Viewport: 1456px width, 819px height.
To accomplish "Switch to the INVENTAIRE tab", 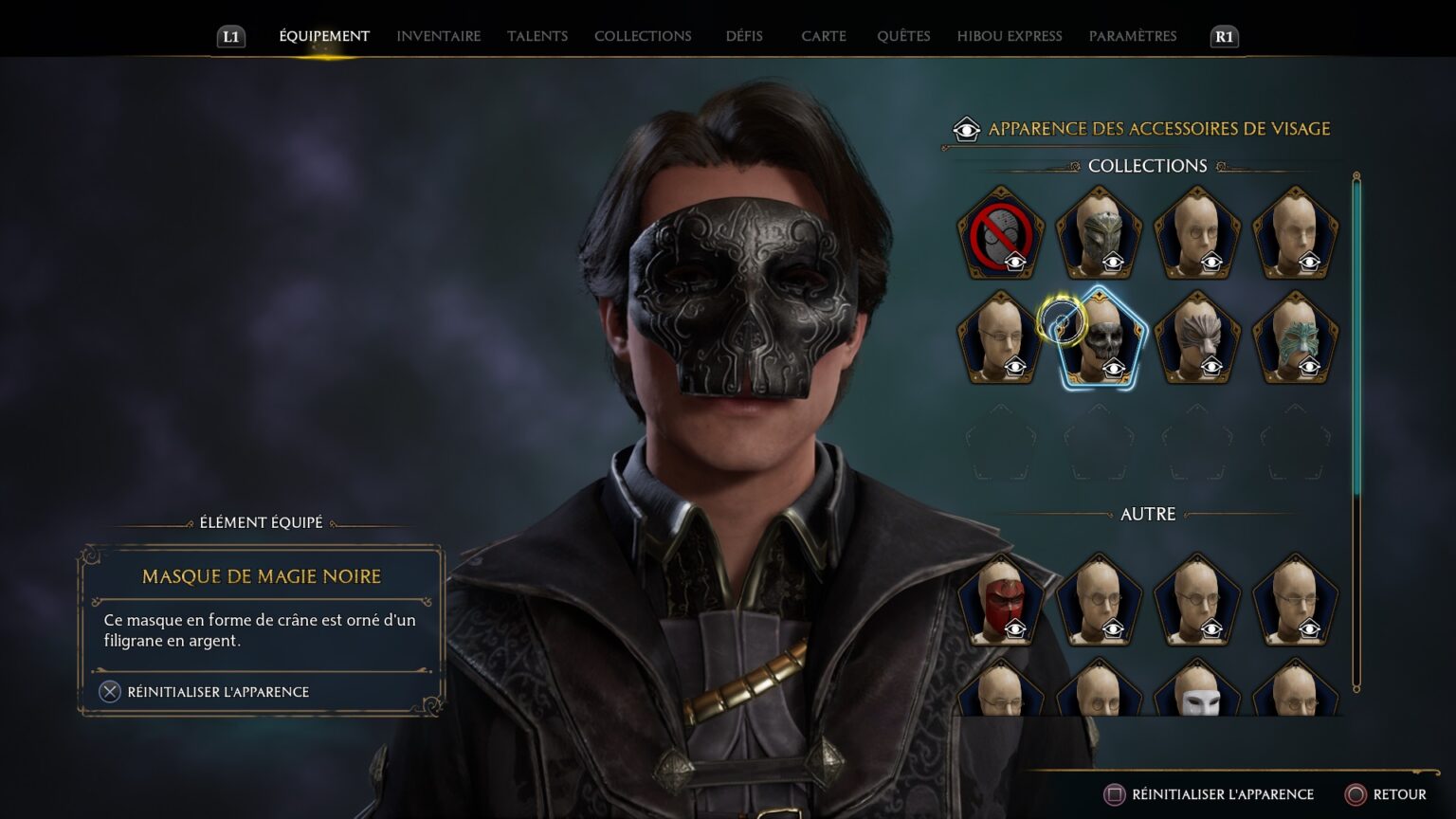I will [x=437, y=36].
